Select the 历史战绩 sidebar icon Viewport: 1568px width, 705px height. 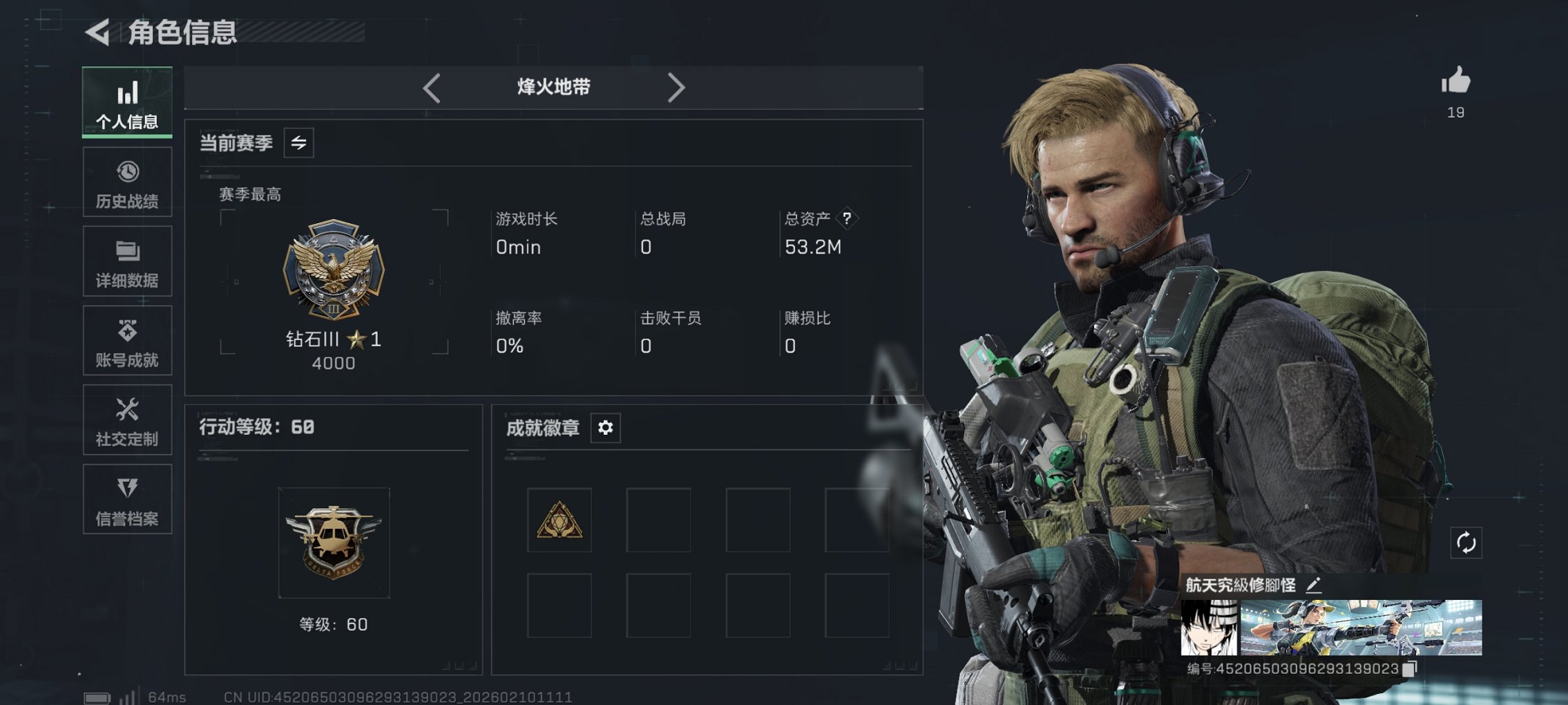126,182
